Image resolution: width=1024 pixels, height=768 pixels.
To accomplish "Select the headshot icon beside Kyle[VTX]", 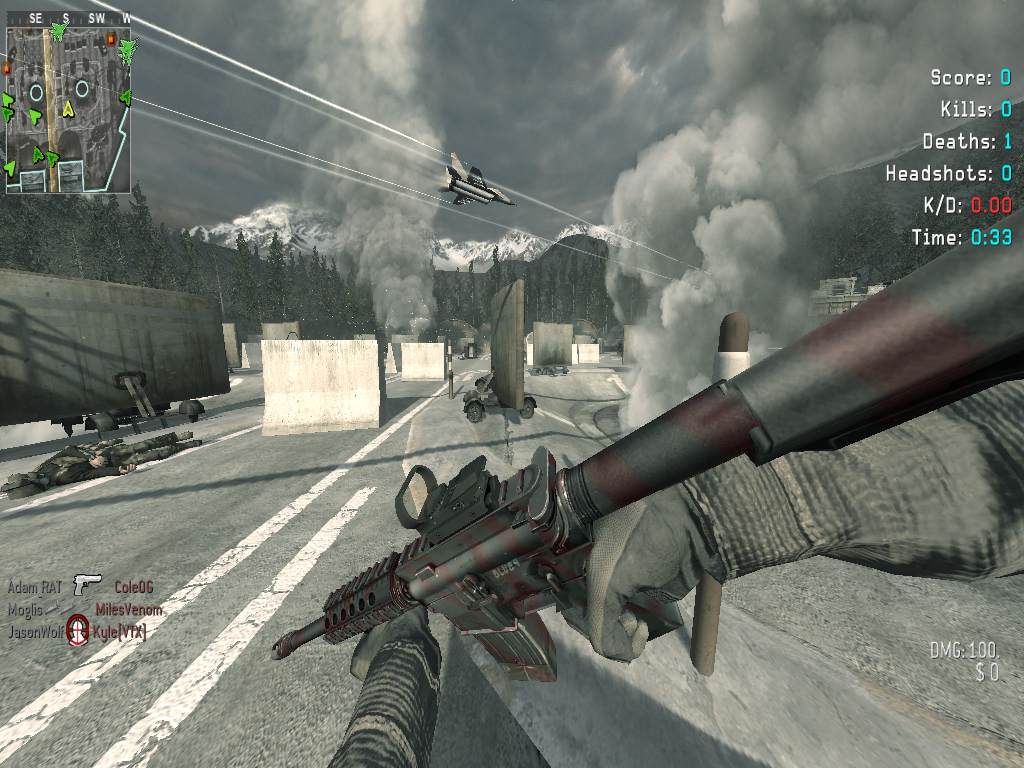I will pyautogui.click(x=78, y=630).
